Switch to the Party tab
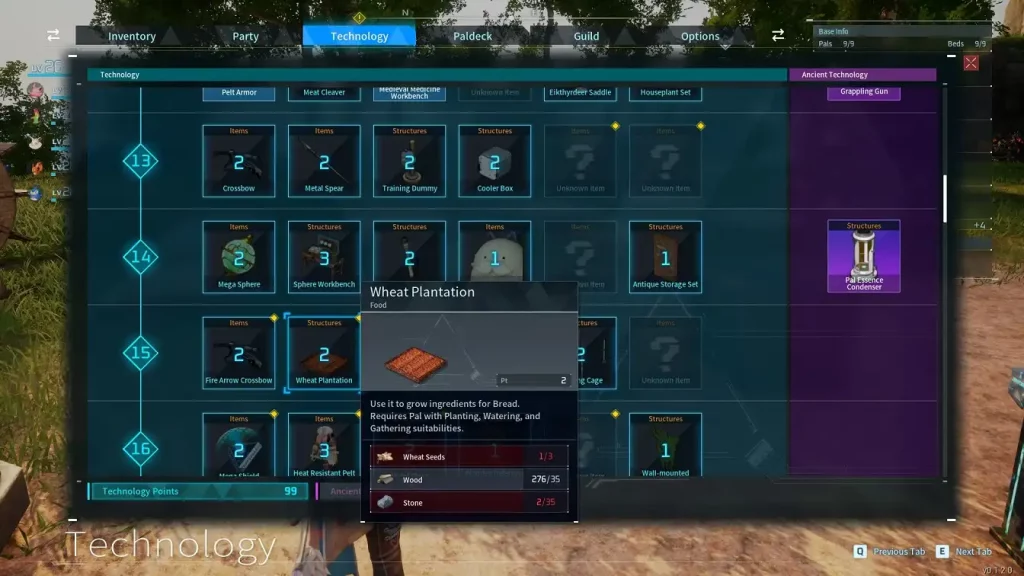Image resolution: width=1024 pixels, height=576 pixels. (x=246, y=36)
